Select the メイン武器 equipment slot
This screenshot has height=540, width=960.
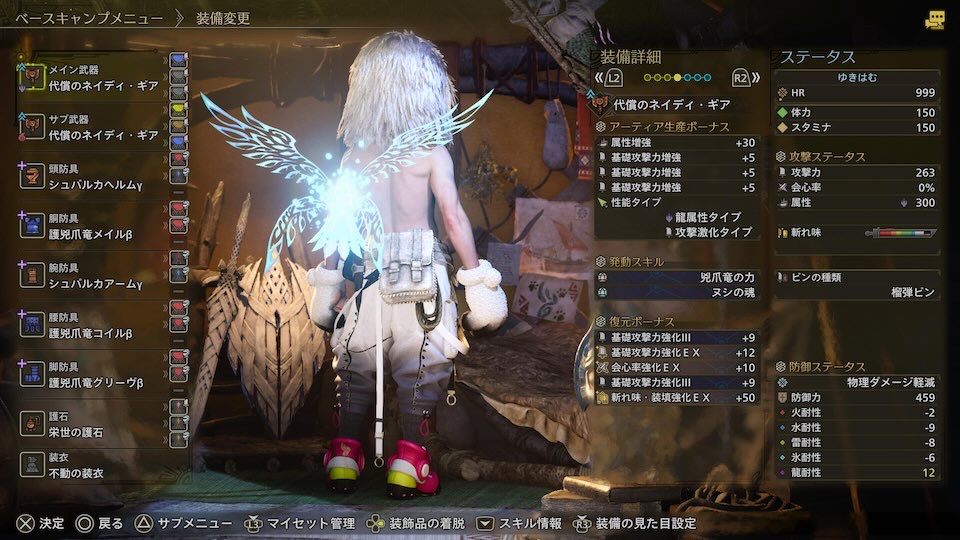click(100, 78)
